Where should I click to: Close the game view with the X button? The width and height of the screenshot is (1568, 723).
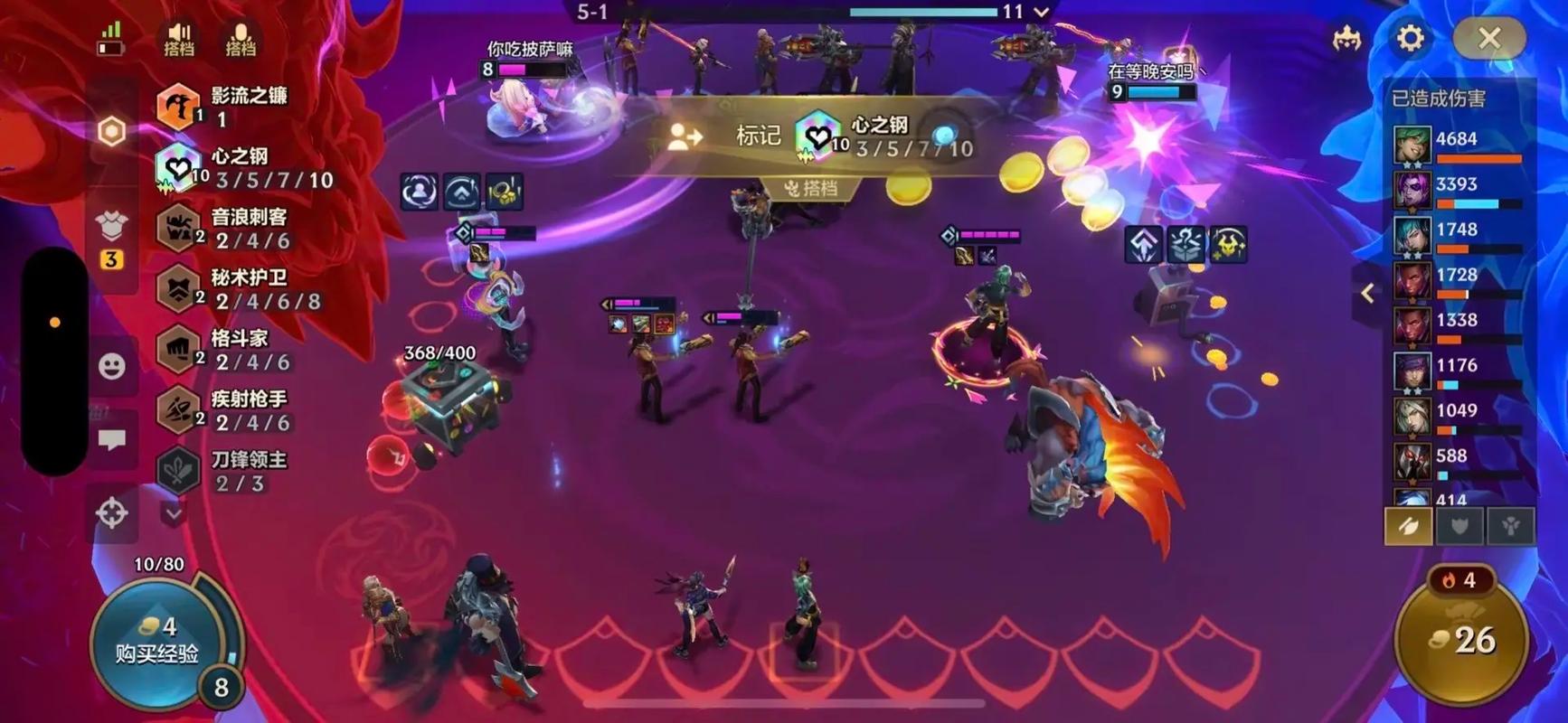1488,38
